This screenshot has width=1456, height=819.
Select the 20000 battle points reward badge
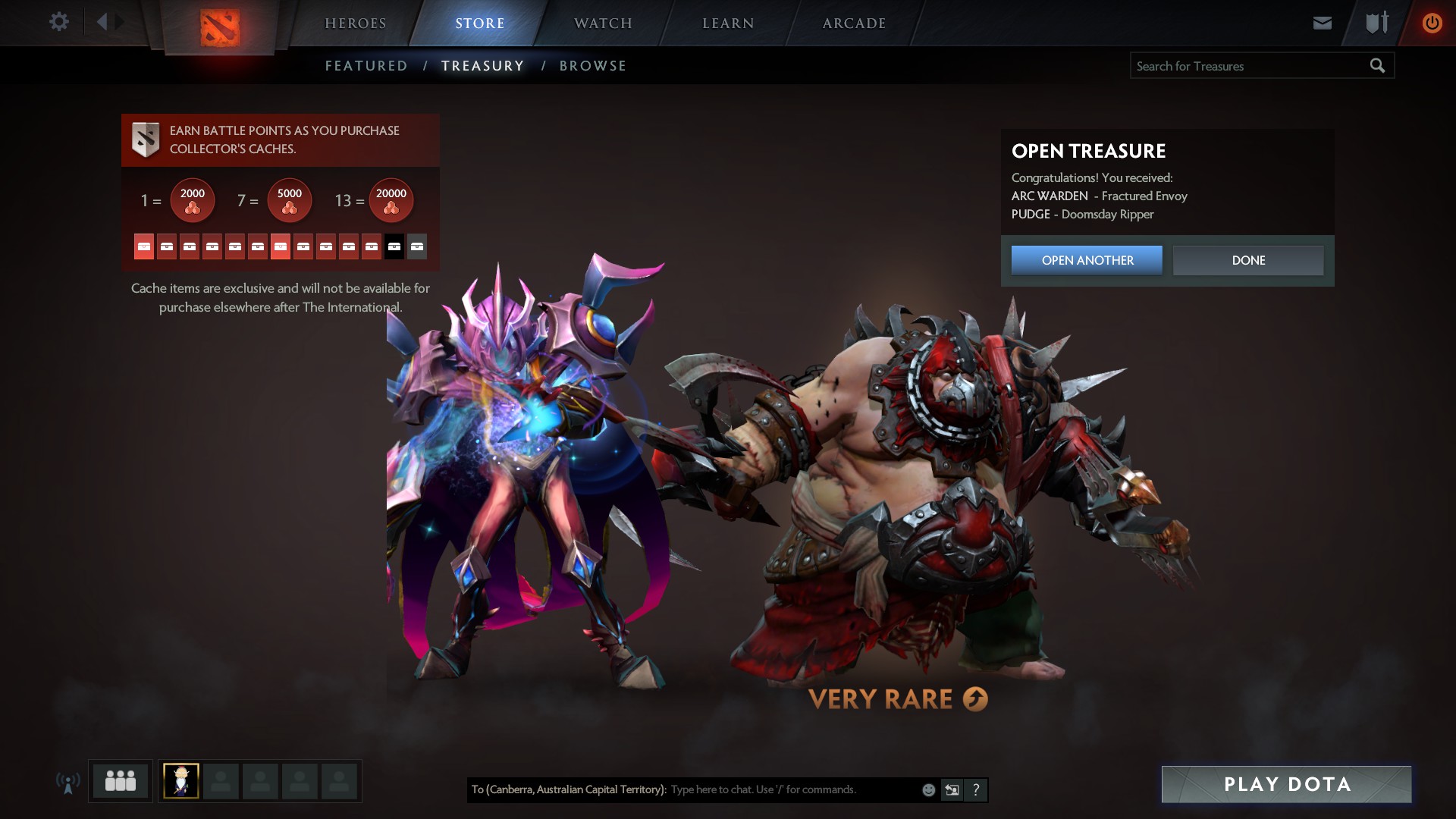pyautogui.click(x=391, y=199)
